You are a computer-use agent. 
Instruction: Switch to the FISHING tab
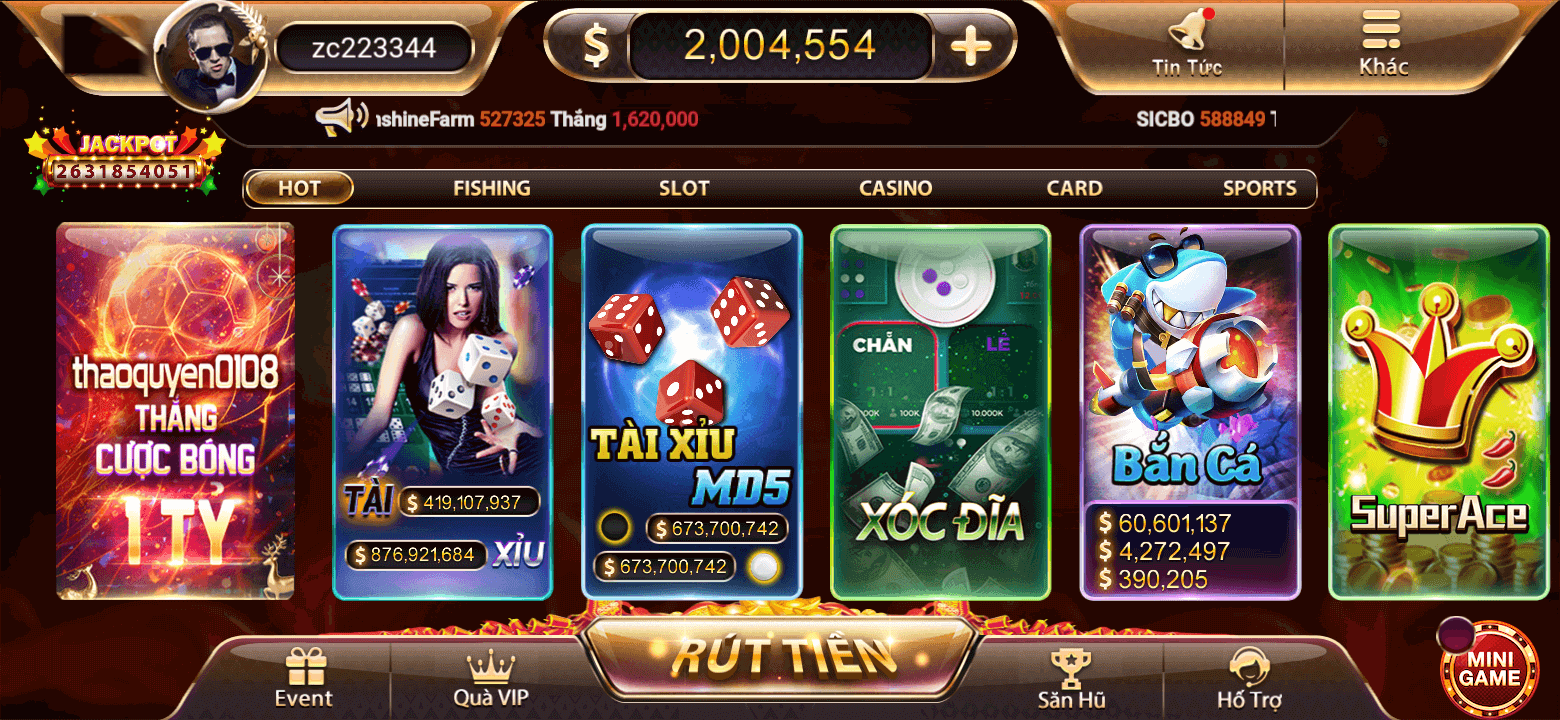(x=491, y=188)
